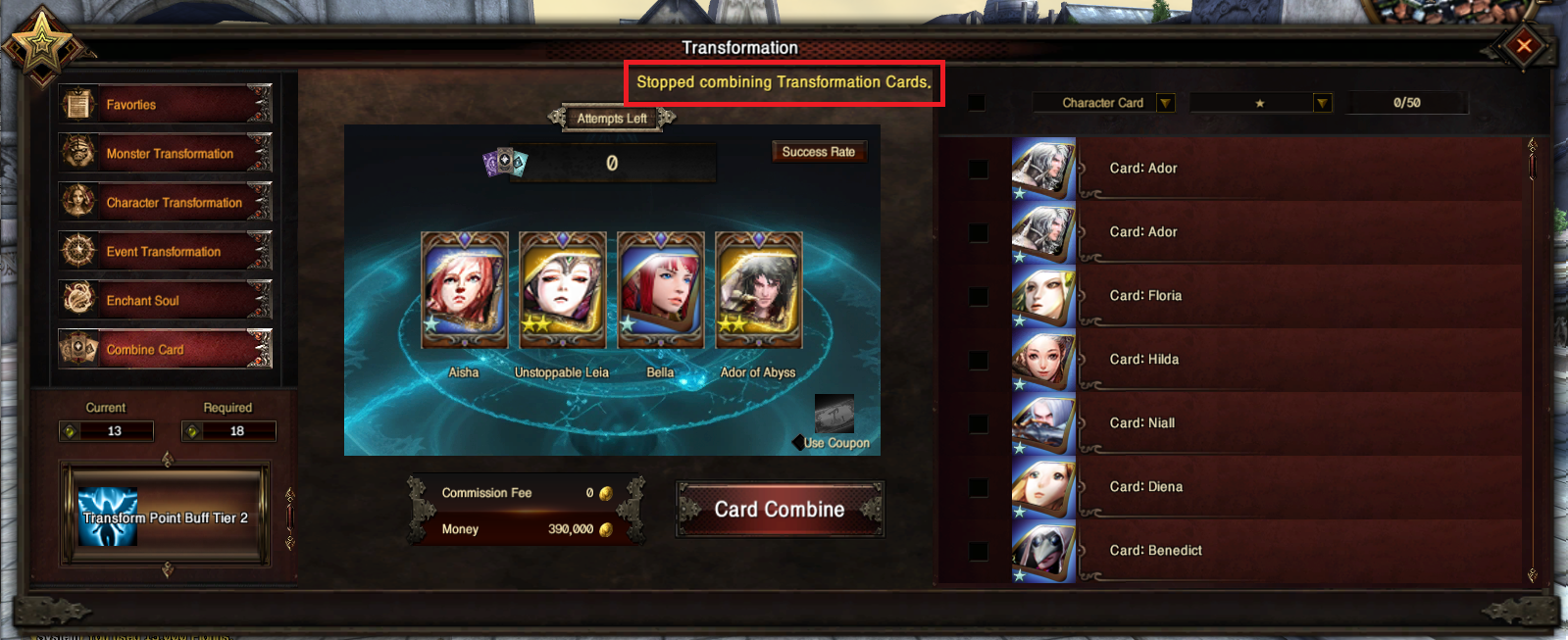
Task: Switch to Event Transformation
Action: (165, 251)
